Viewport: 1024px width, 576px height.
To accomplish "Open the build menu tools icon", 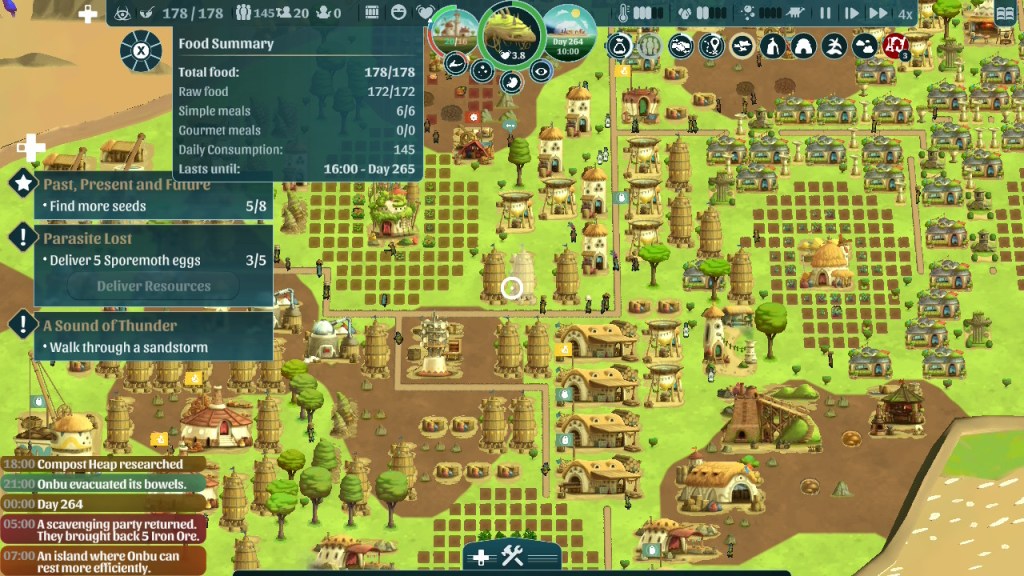I will (x=512, y=557).
